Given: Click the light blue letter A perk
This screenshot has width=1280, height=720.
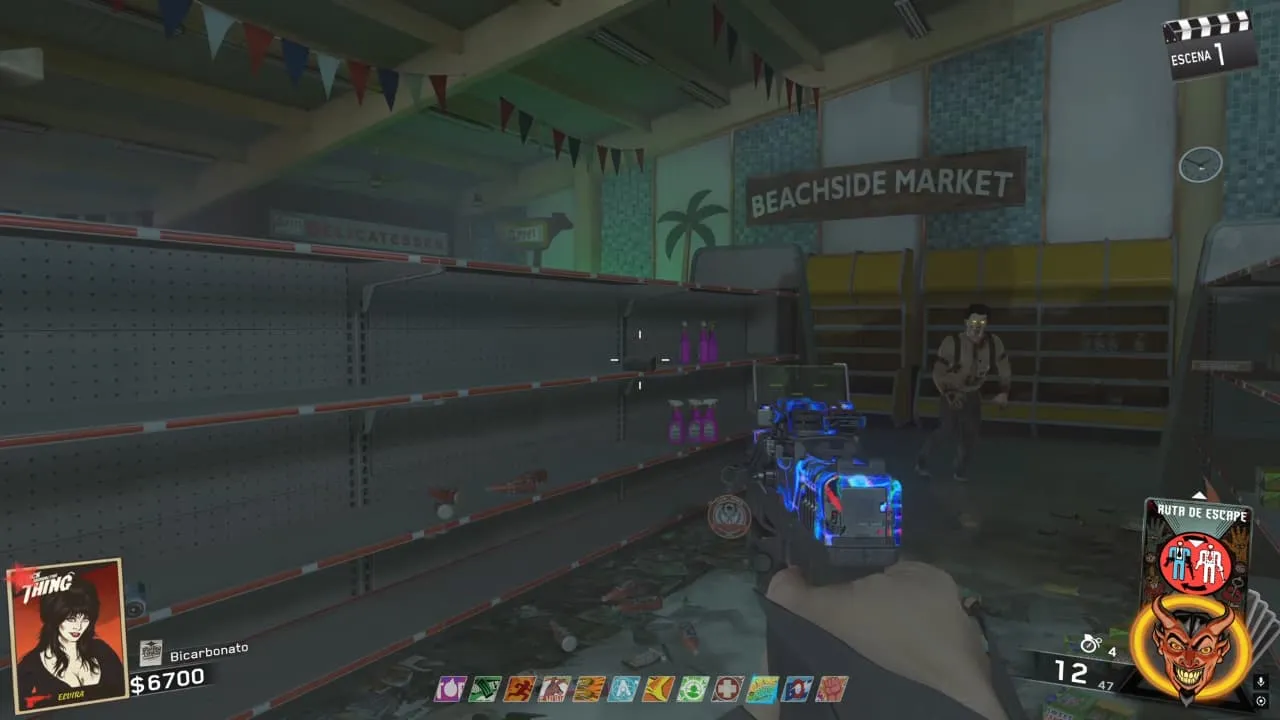Looking at the screenshot, I should pyautogui.click(x=623, y=688).
